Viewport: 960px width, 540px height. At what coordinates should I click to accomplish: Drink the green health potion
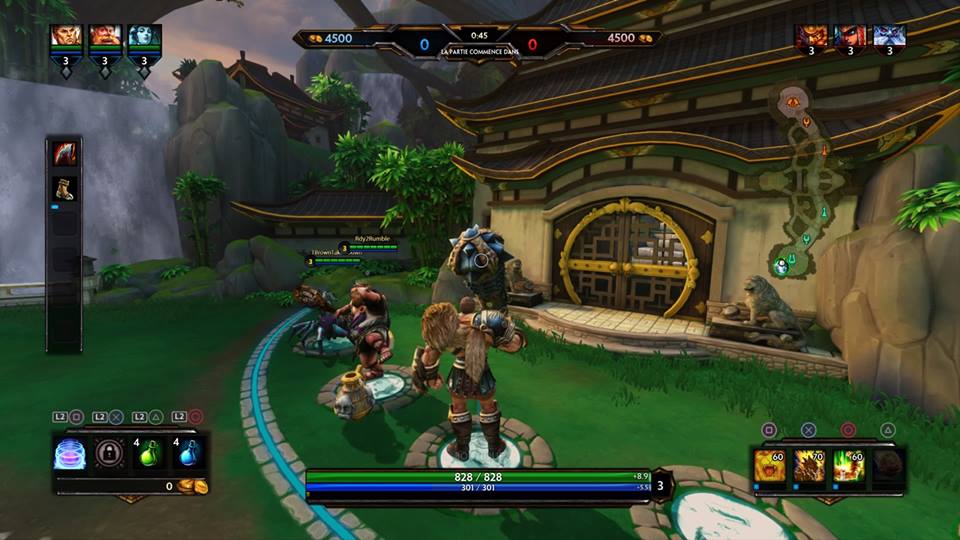coord(149,453)
